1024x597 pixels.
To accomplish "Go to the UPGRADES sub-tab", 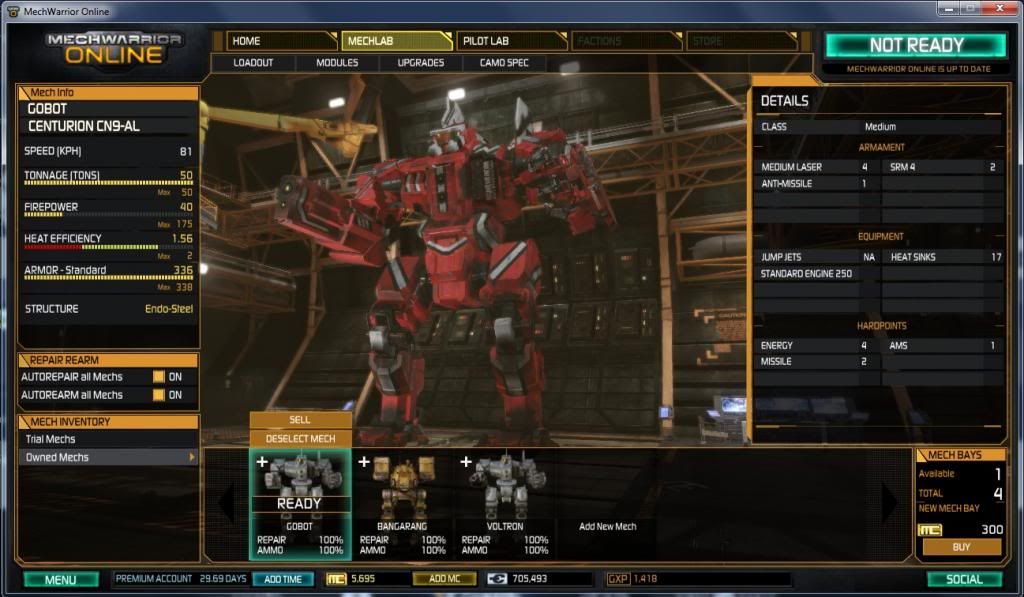I will click(421, 63).
